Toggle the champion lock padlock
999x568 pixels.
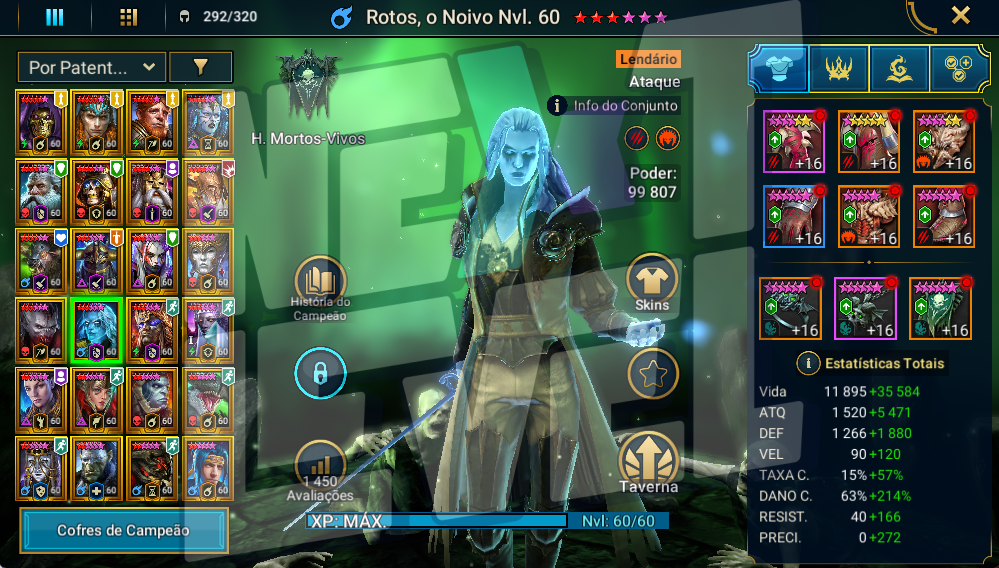pyautogui.click(x=319, y=375)
